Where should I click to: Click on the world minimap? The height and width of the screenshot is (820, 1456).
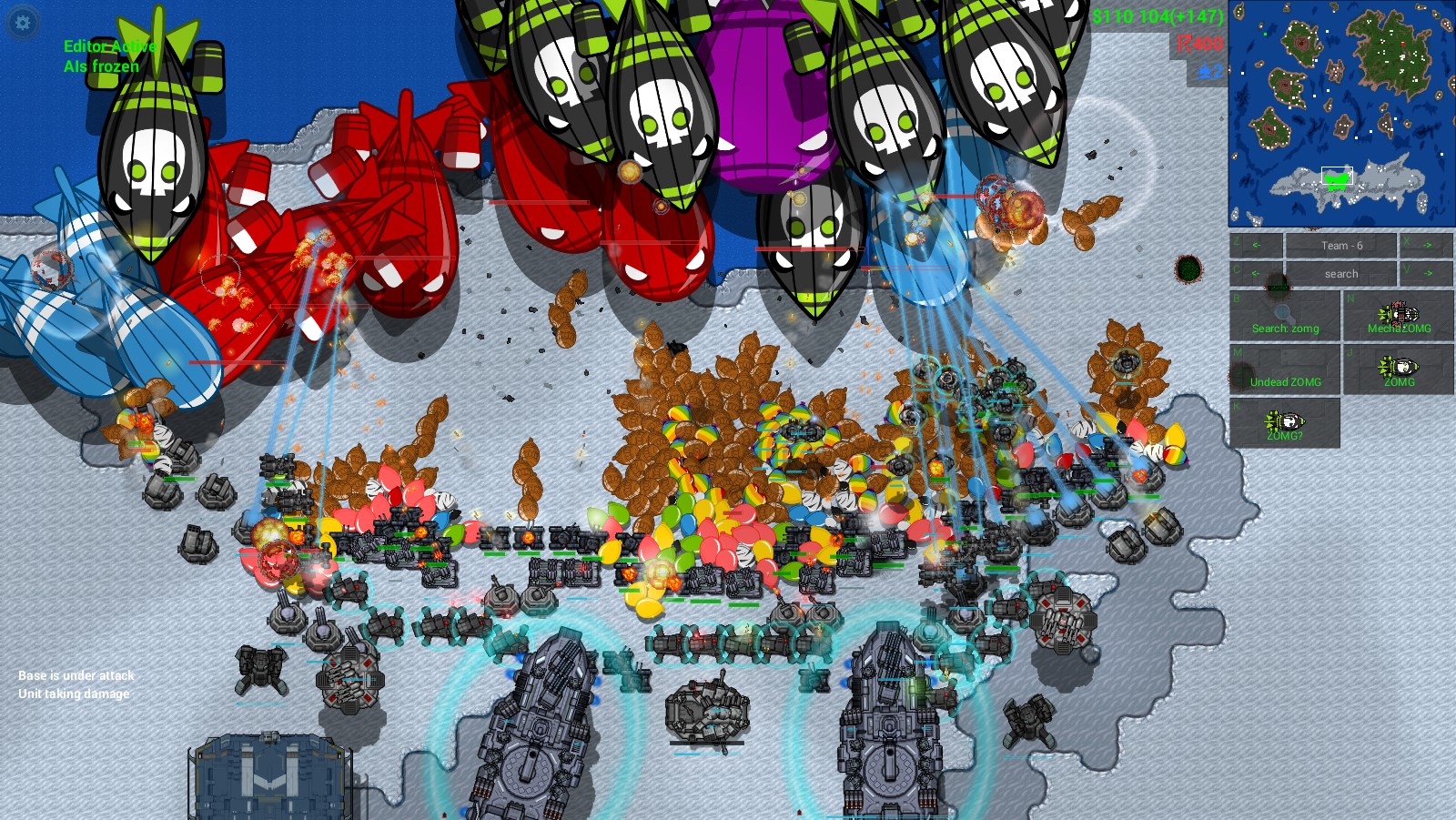tap(1340, 113)
